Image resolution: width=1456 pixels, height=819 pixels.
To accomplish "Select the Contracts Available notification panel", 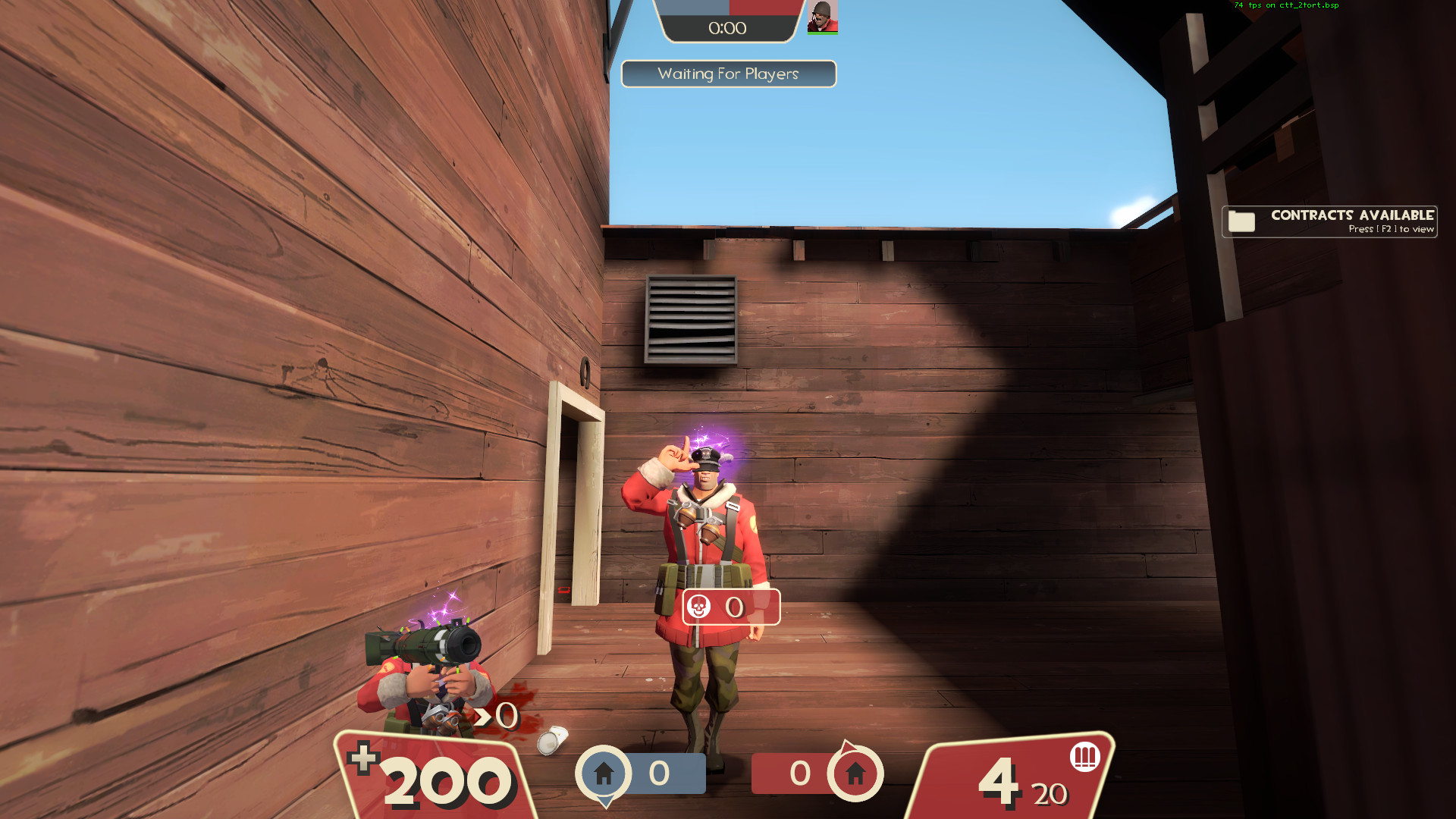I will coord(1329,221).
